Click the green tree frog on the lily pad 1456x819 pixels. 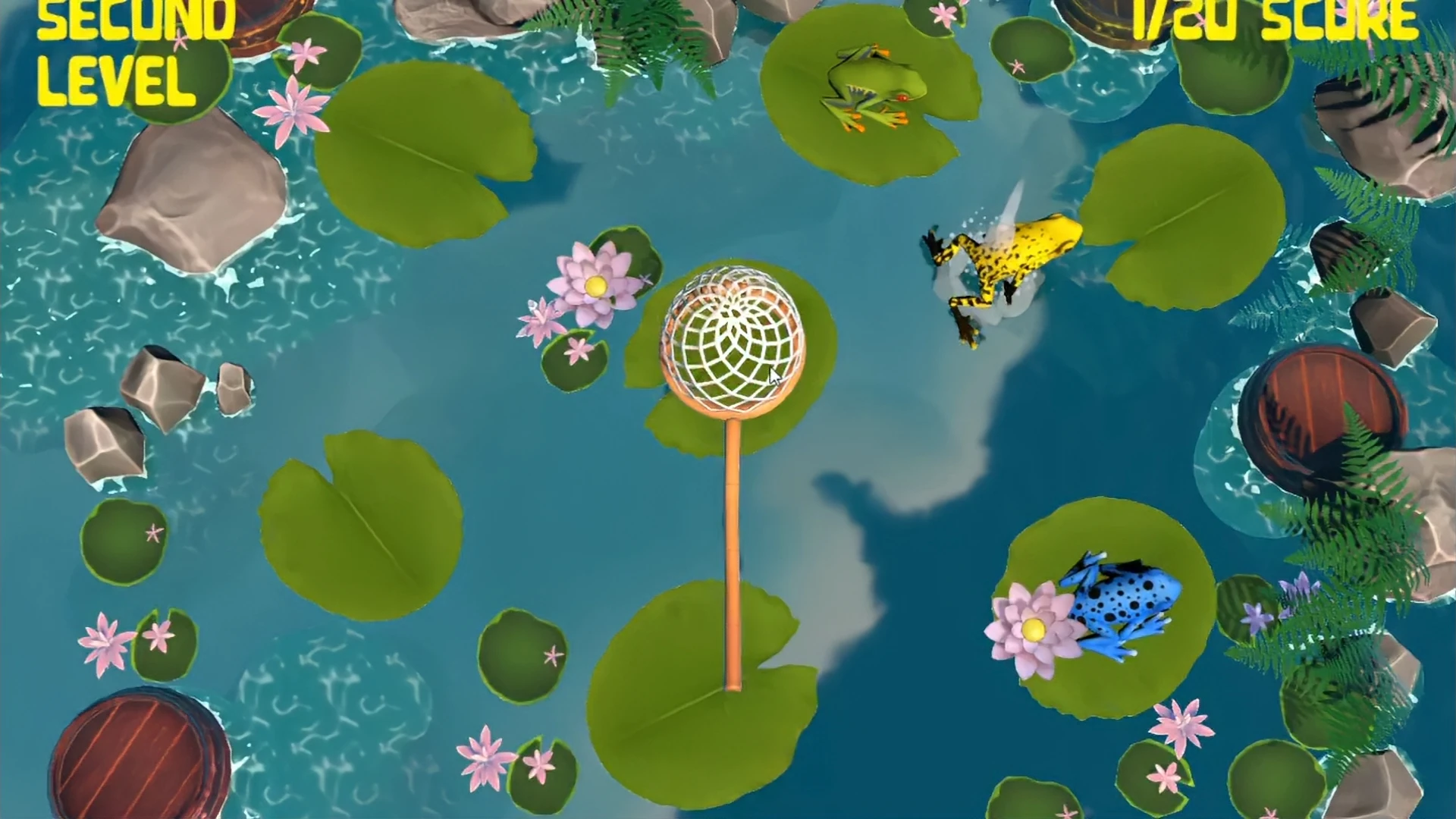(872, 83)
